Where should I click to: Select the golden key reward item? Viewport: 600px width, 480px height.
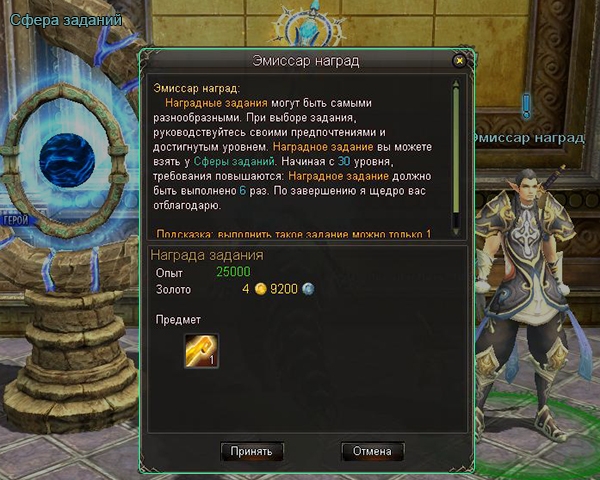(201, 350)
